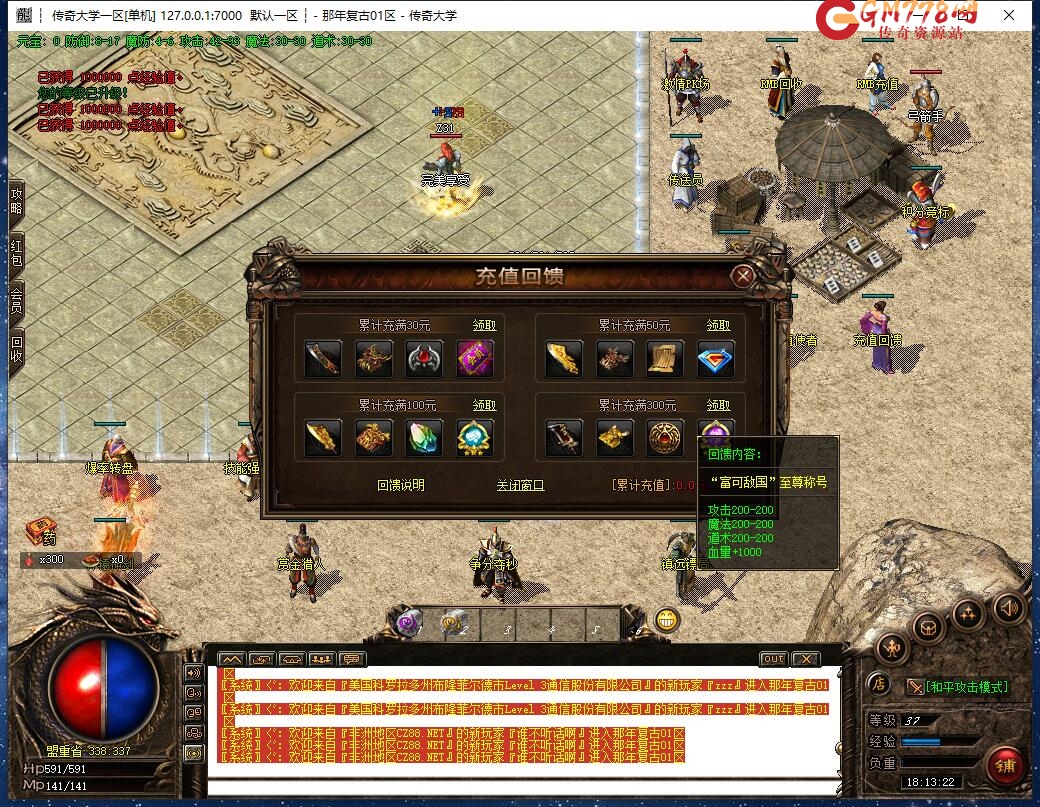Open the 回馈说明 reward description
This screenshot has height=807, width=1040.
point(400,485)
